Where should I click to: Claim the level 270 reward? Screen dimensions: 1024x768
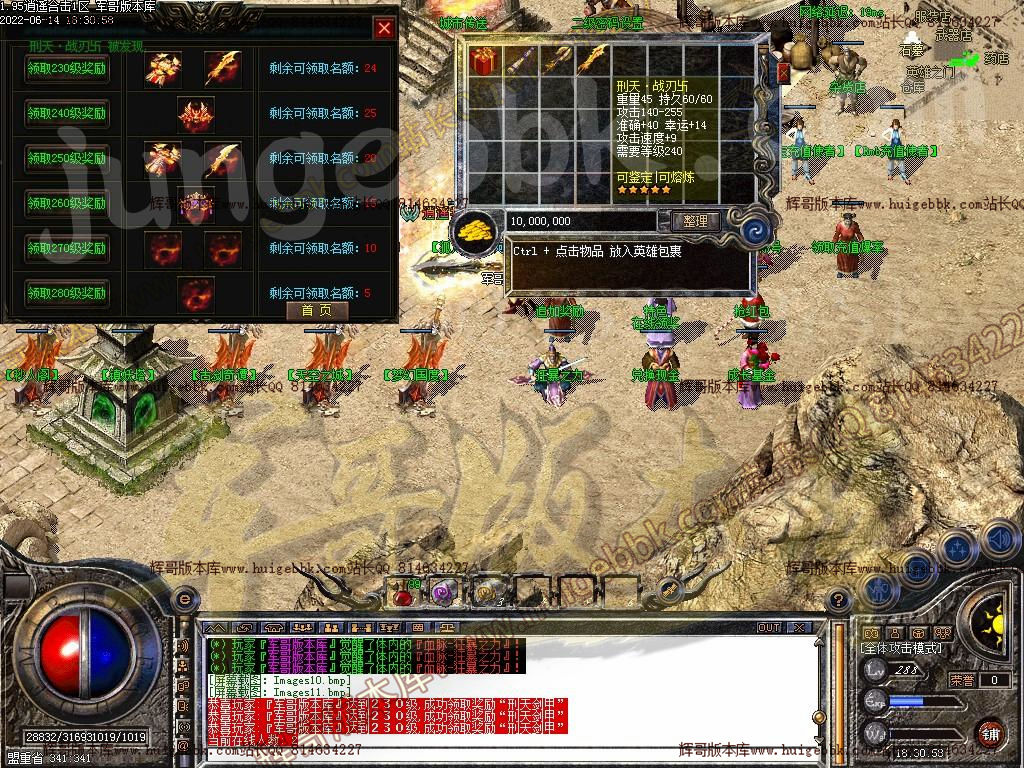pyautogui.click(x=67, y=249)
